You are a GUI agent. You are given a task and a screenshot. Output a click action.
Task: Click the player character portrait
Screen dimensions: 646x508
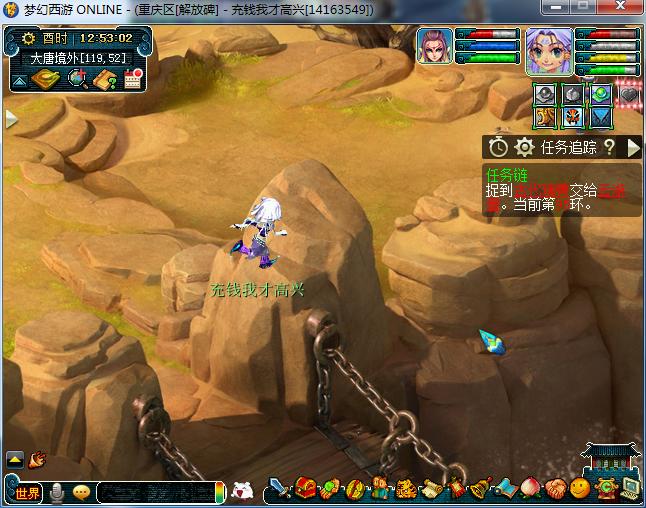(x=548, y=50)
